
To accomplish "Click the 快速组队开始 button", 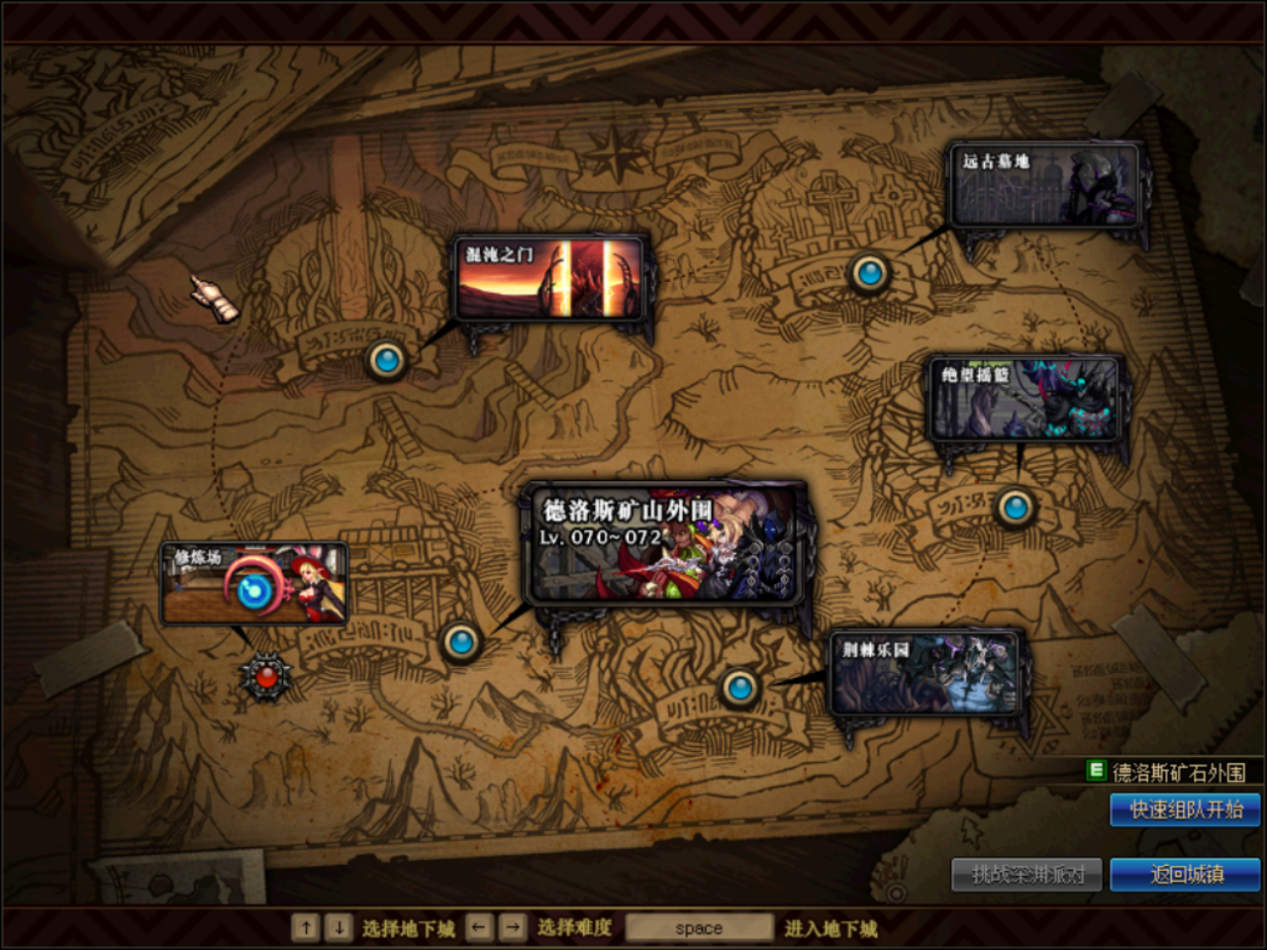I will coord(1185,810).
